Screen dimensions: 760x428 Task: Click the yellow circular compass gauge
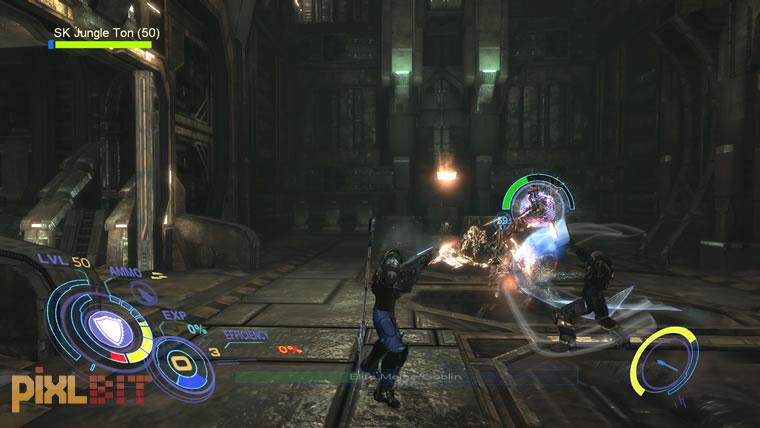tap(661, 361)
